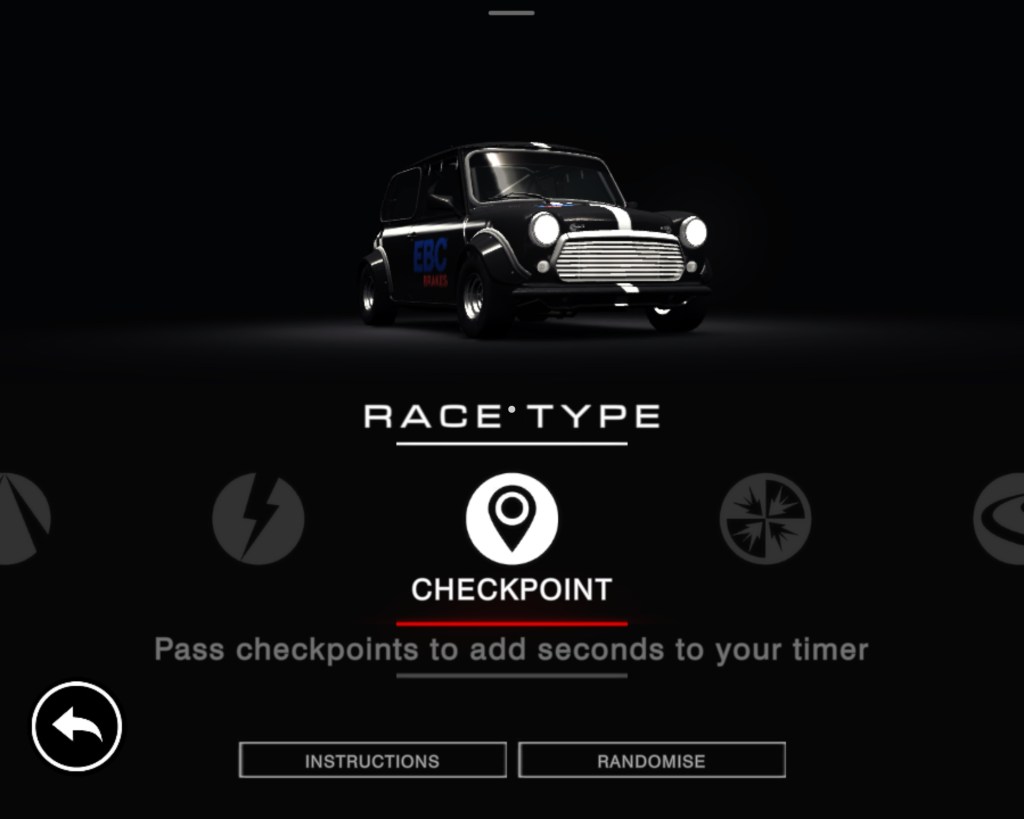Pick the partially visible road icon race type

point(22,518)
